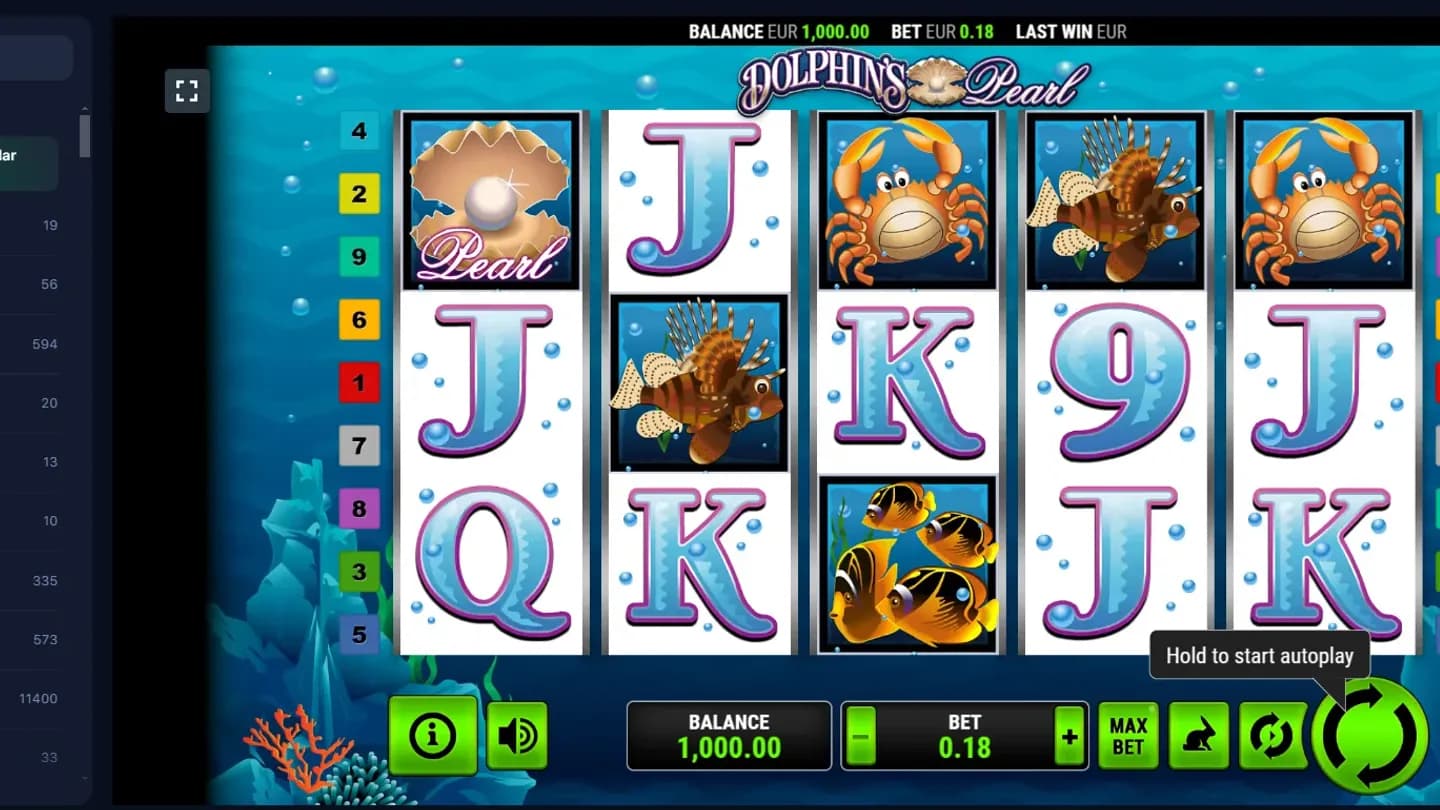Increase the bet with the plus button
This screenshot has width=1440, height=810.
coord(1069,736)
